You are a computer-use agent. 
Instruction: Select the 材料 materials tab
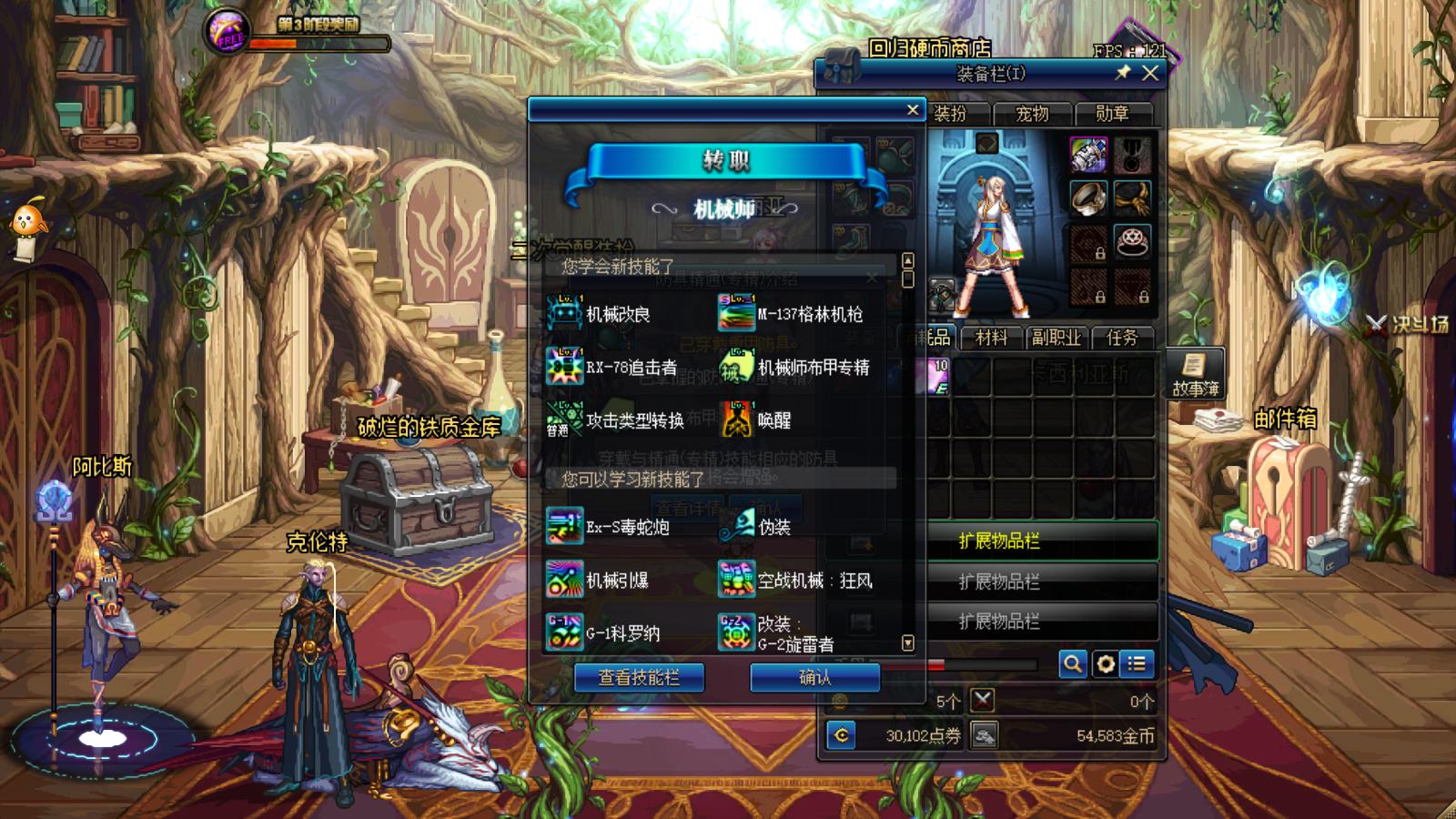[991, 338]
